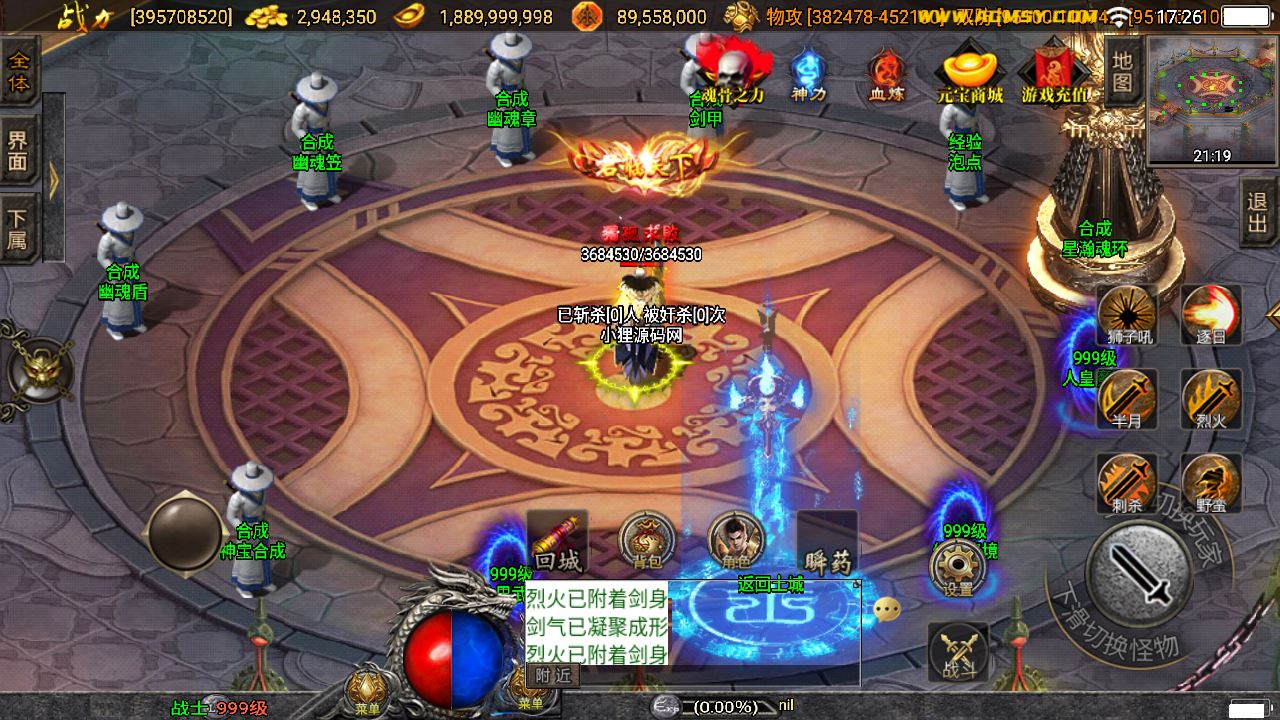The image size is (1280, 720).
Task: Open the 设置 gear settings
Action: pyautogui.click(x=958, y=570)
